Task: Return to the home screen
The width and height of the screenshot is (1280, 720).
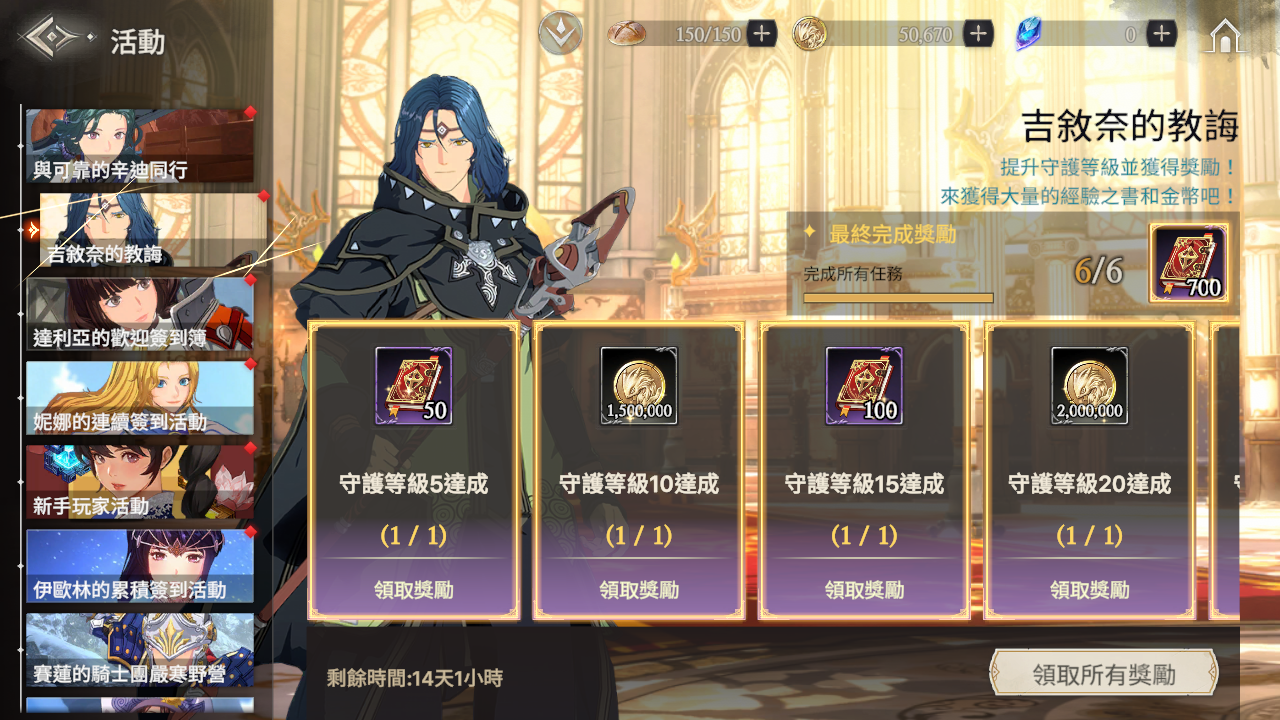Action: pyautogui.click(x=1226, y=36)
